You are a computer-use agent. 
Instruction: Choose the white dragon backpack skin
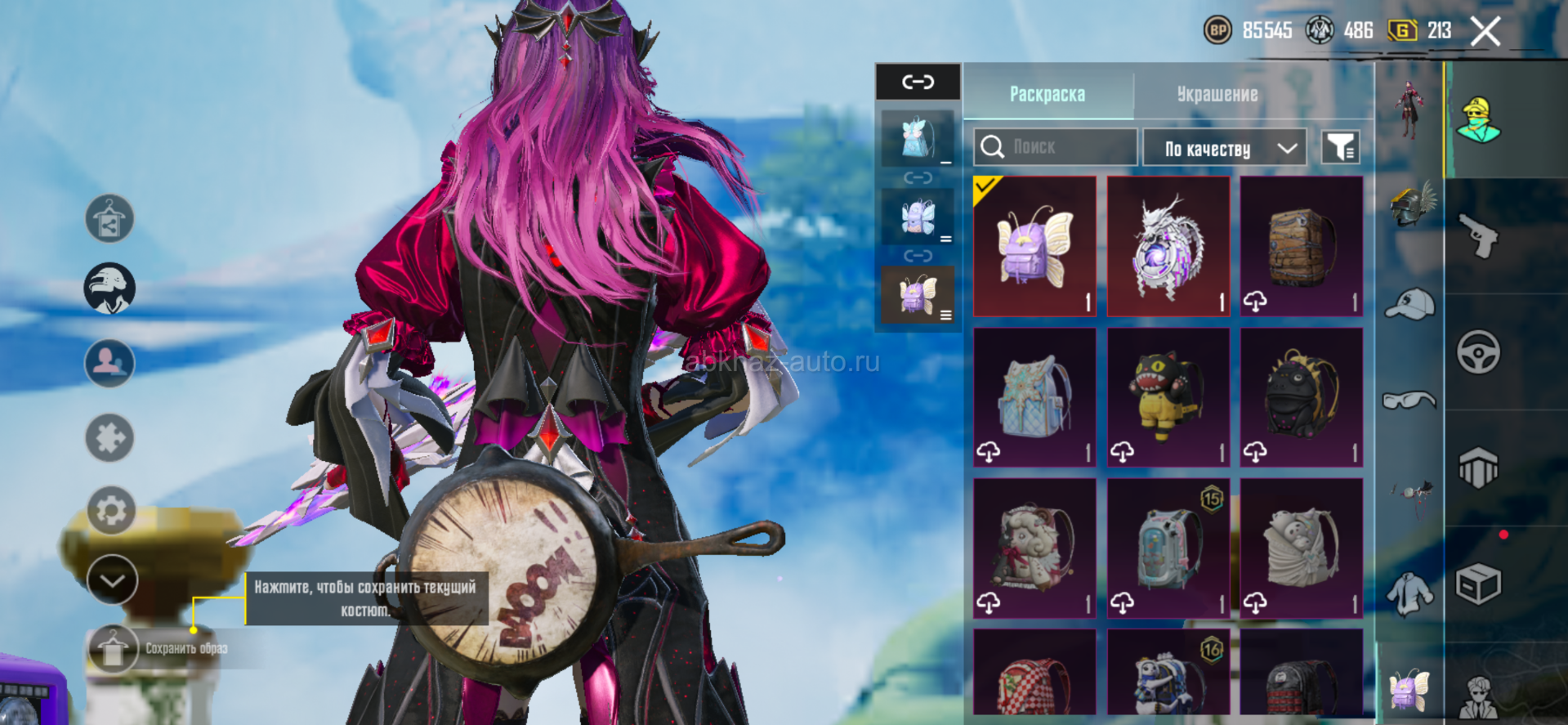[x=1168, y=246]
